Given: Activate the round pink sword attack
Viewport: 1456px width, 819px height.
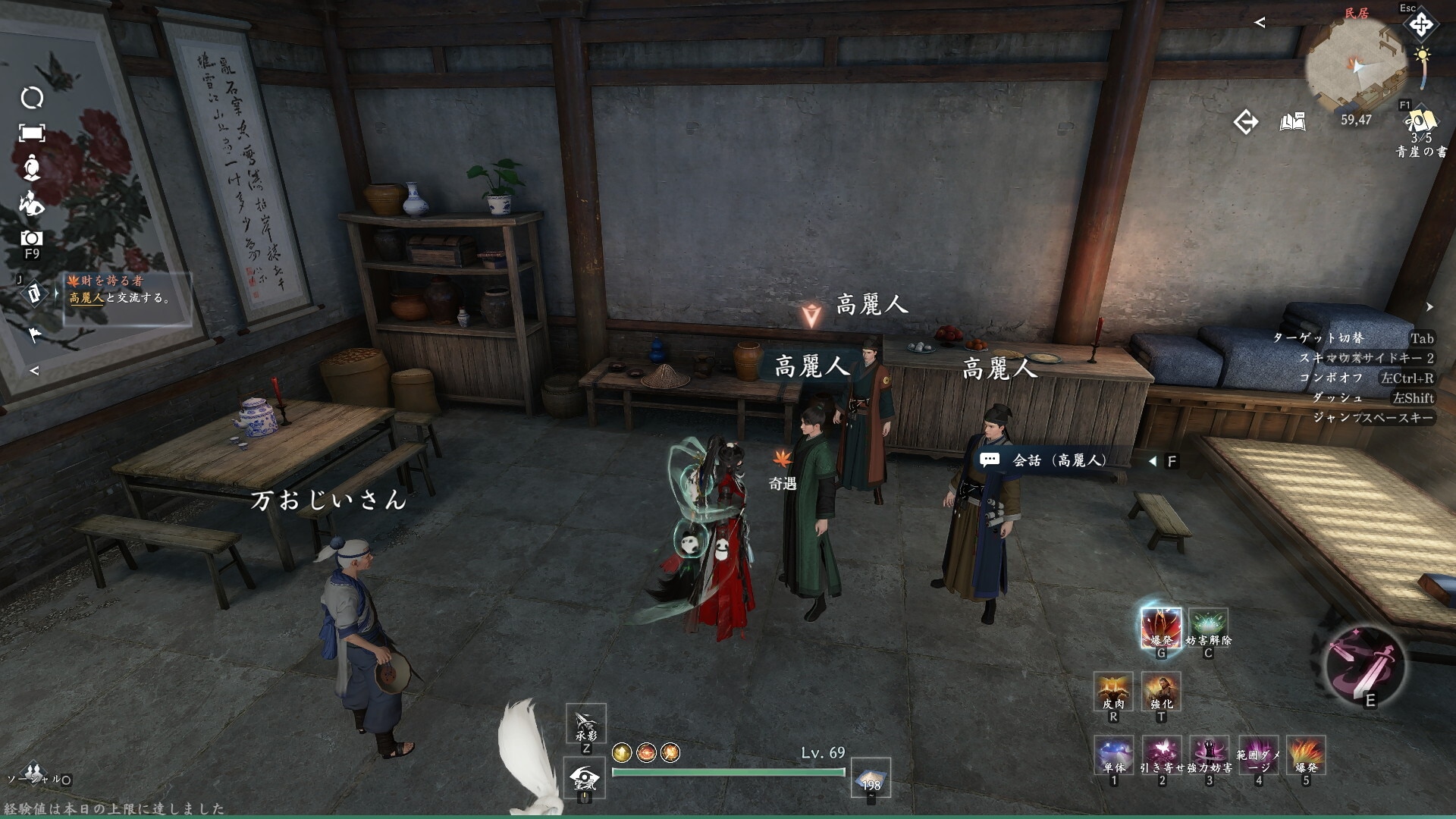Looking at the screenshot, I should 1364,666.
